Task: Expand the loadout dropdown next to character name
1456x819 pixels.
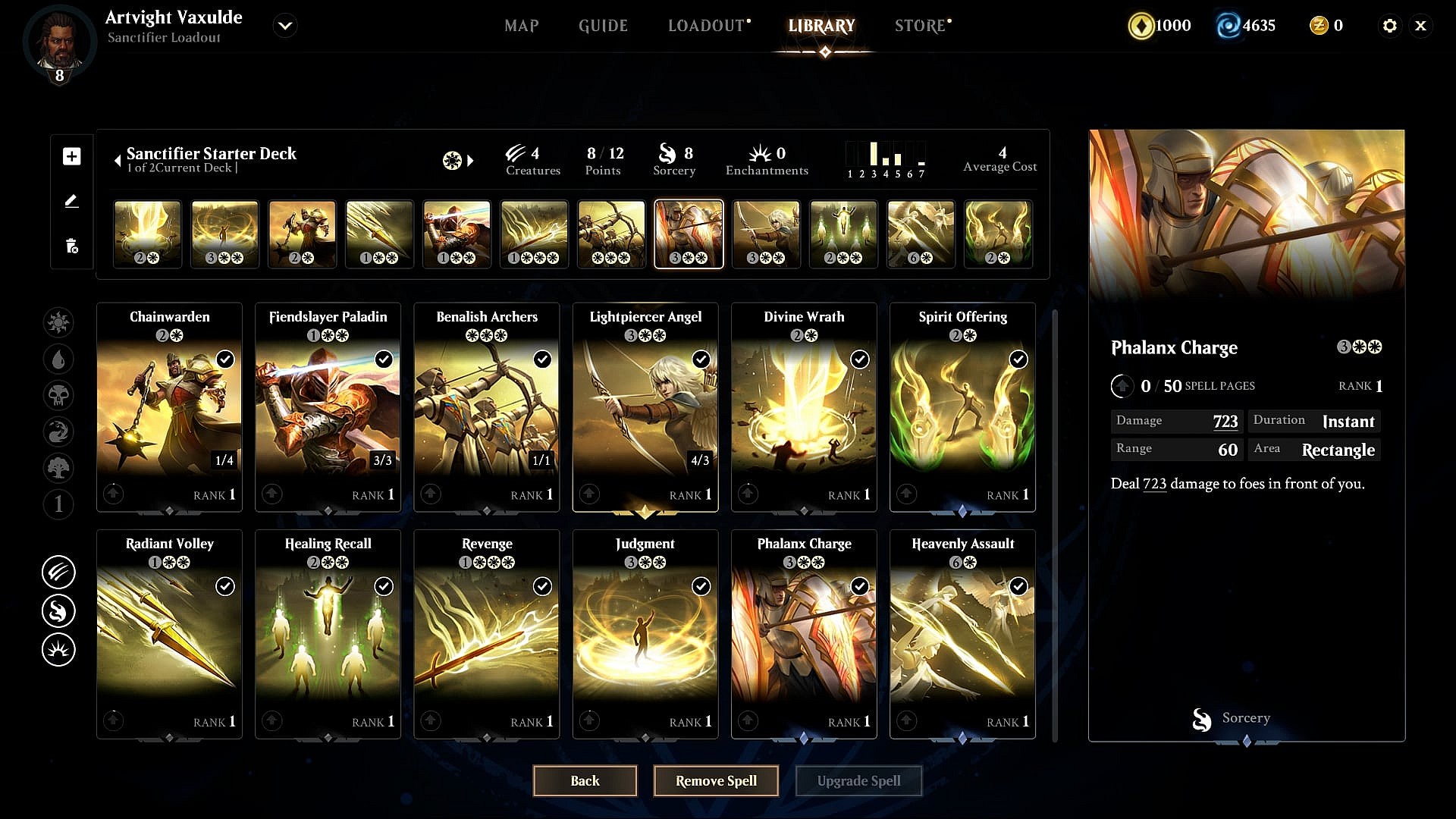Action: (x=285, y=26)
